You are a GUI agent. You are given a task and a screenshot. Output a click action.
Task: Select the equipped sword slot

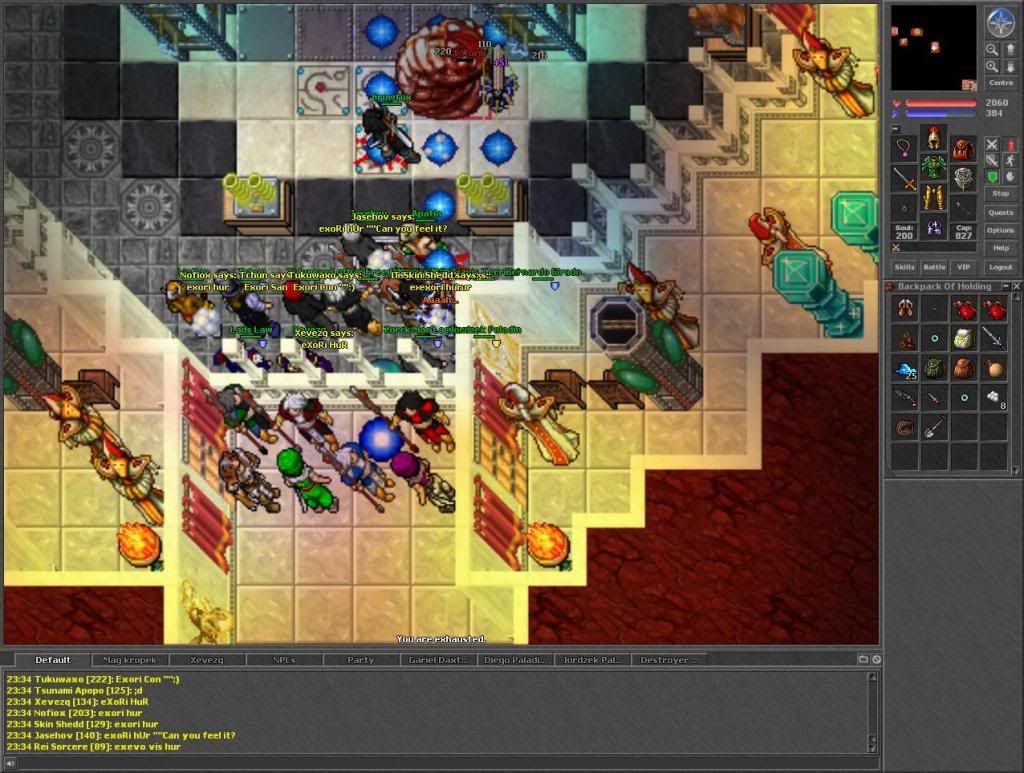904,180
